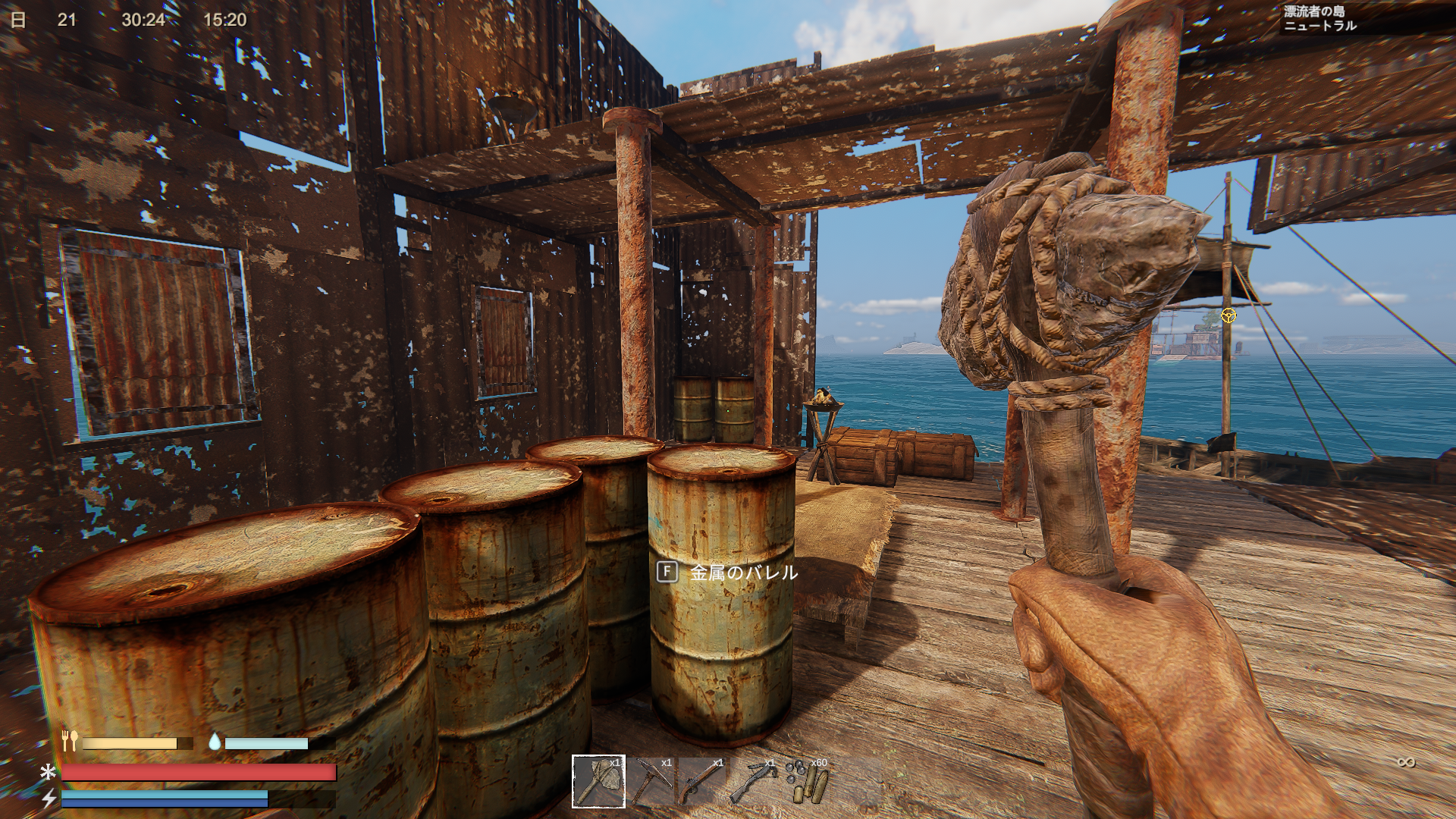Select the ammo cartridges stack x60
This screenshot has width=1456, height=819.
[x=807, y=781]
